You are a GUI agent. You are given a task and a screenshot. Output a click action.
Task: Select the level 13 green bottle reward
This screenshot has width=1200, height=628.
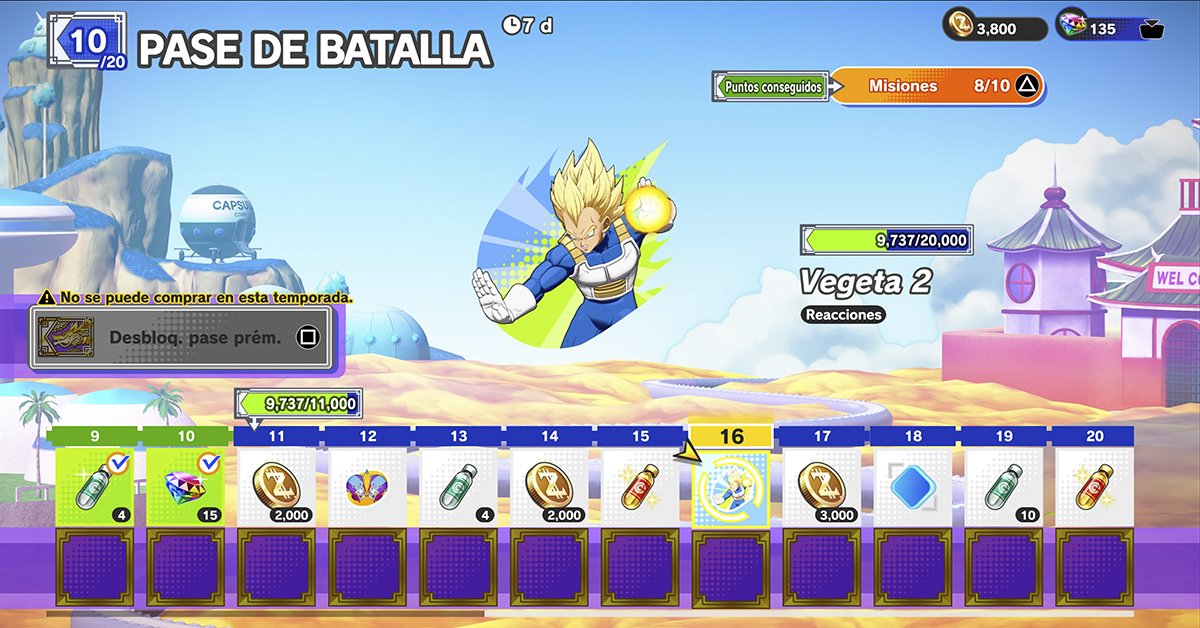point(458,487)
